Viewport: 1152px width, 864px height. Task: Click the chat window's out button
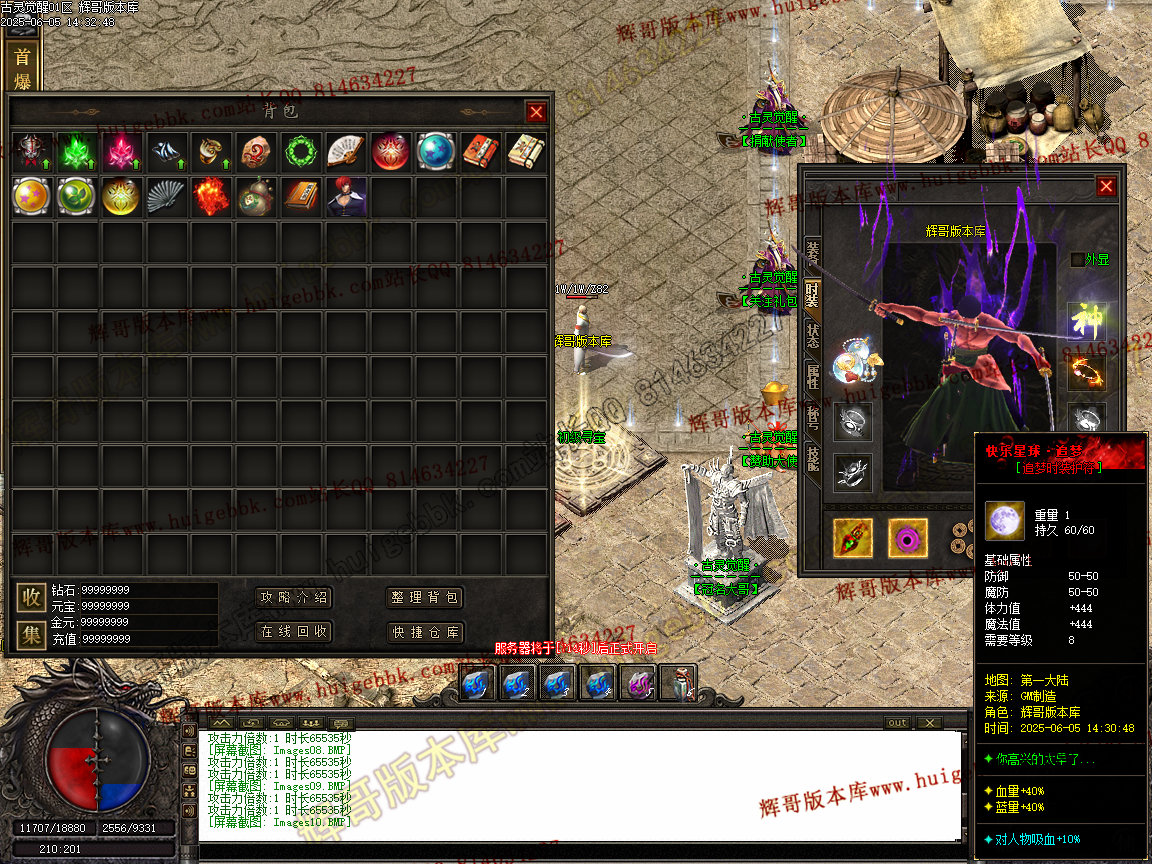897,723
